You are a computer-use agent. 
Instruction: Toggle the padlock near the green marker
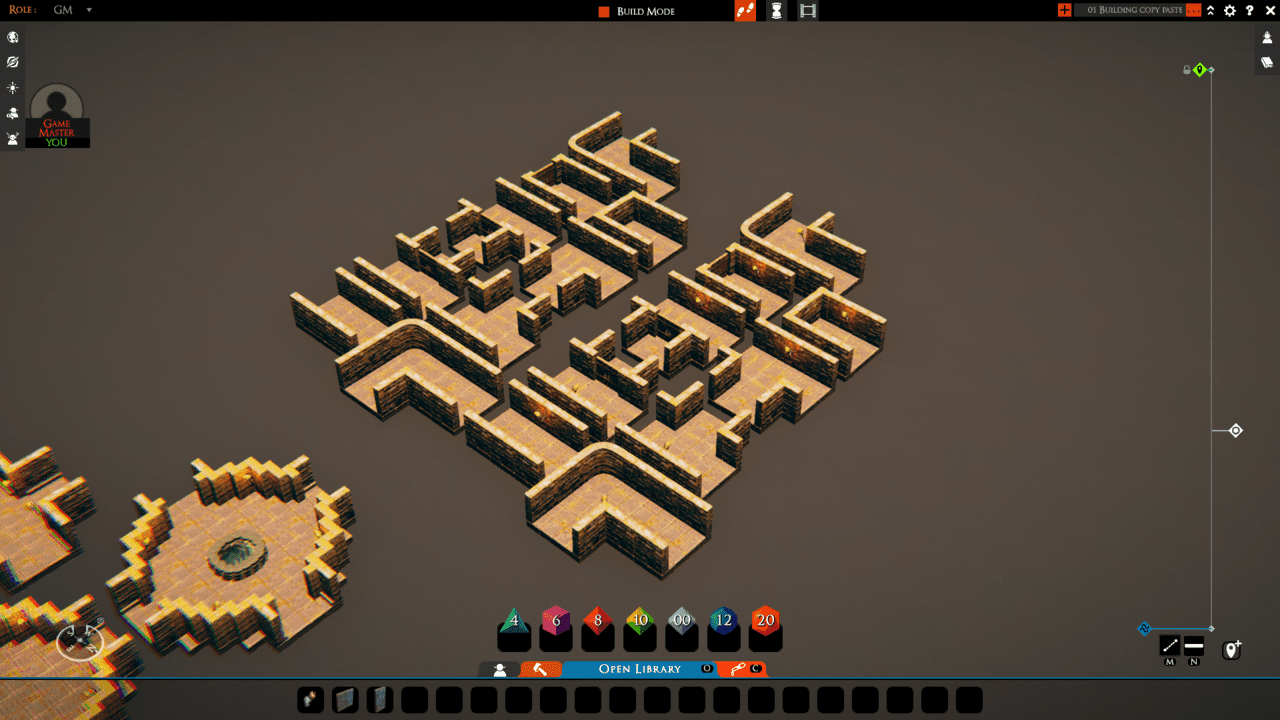[1187, 69]
